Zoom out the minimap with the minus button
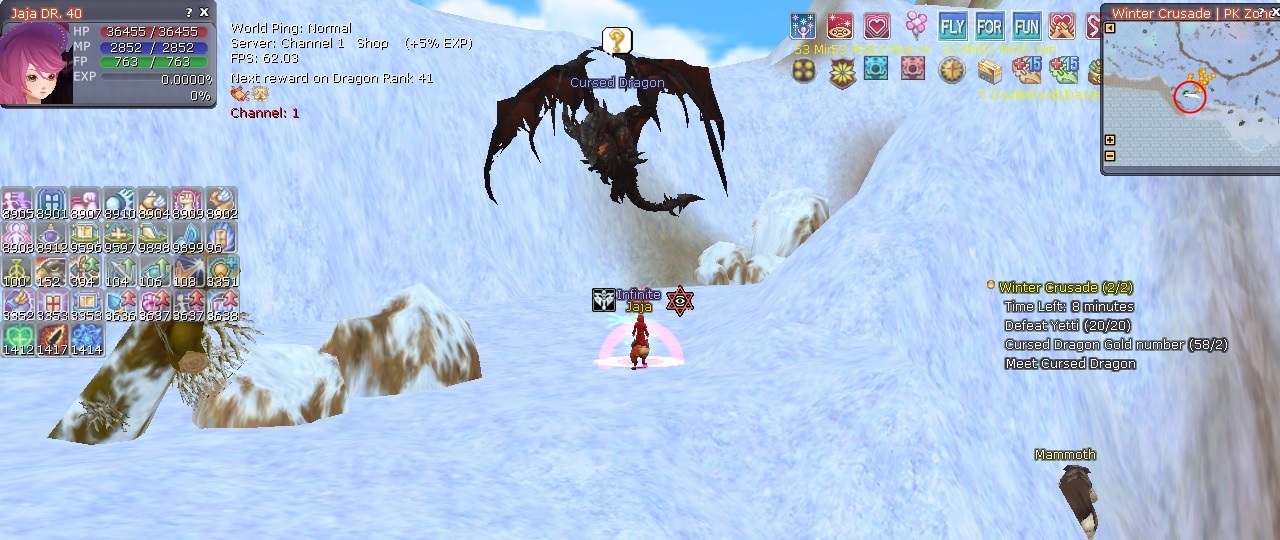 point(1110,156)
